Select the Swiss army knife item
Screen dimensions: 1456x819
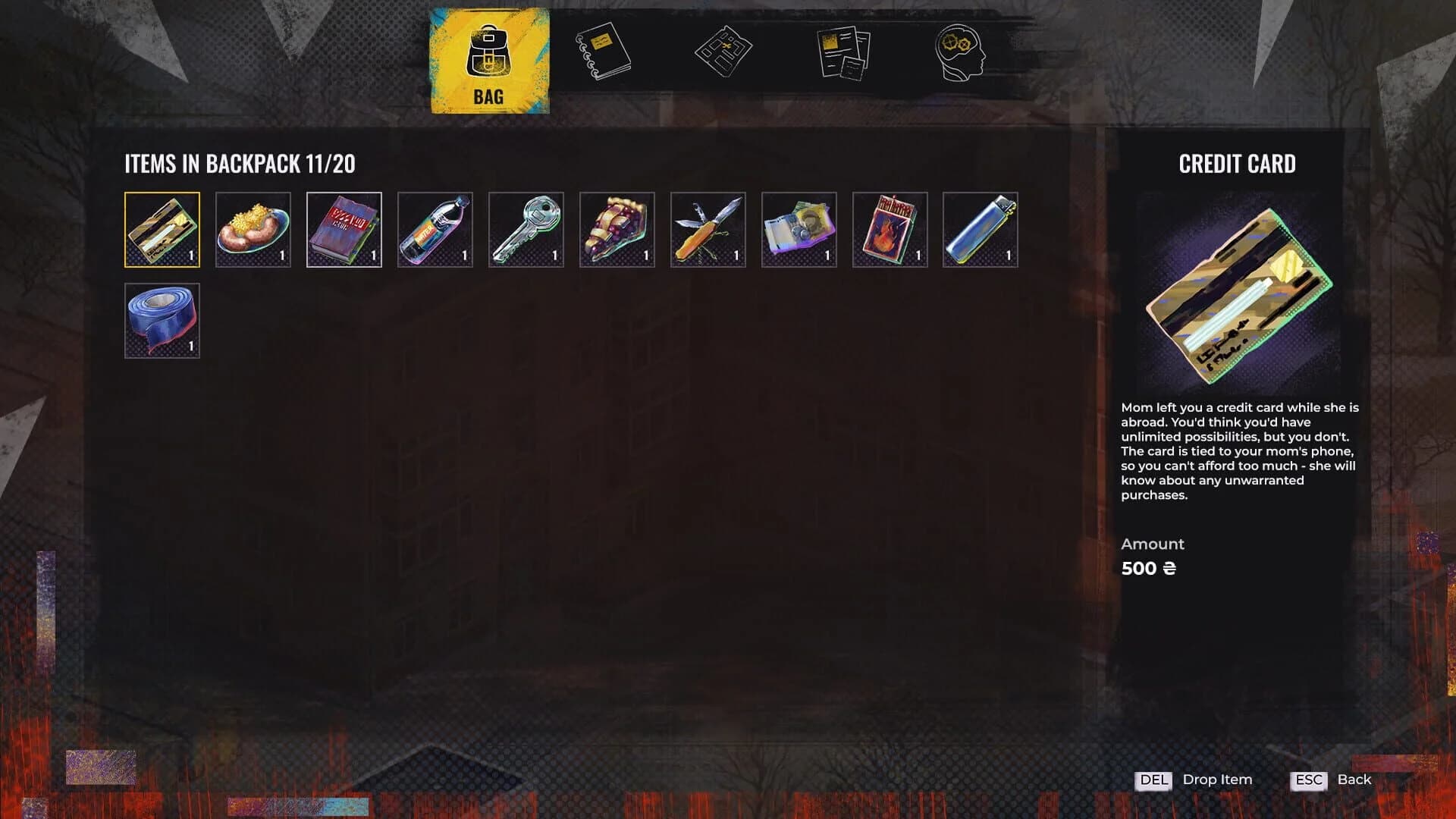pos(708,230)
